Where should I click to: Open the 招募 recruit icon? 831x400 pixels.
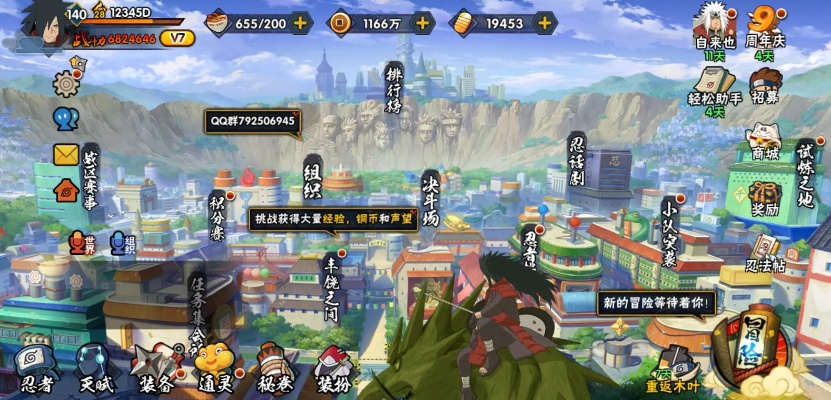(765, 86)
